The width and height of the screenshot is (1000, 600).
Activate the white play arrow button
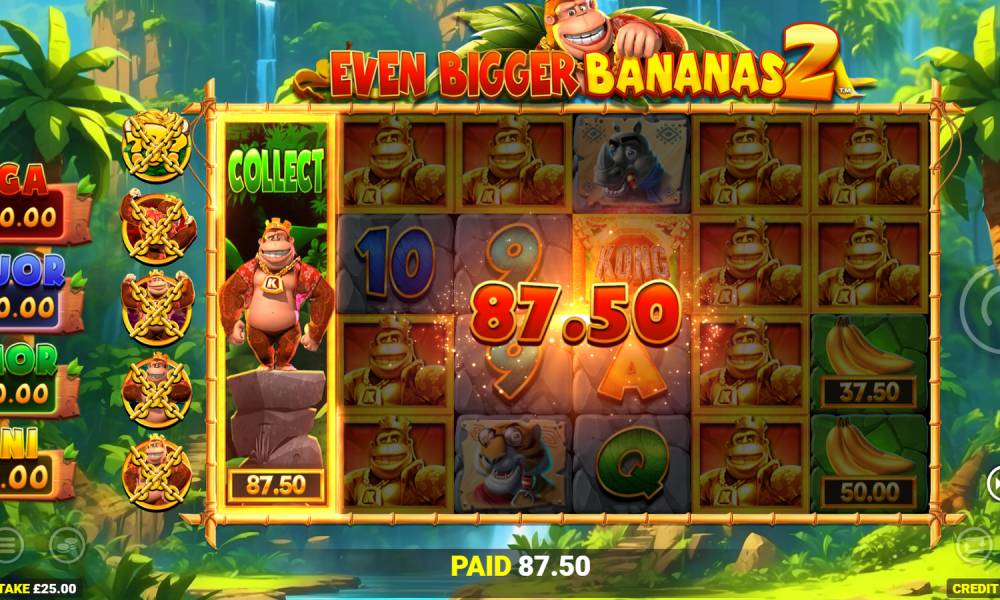click(x=994, y=483)
